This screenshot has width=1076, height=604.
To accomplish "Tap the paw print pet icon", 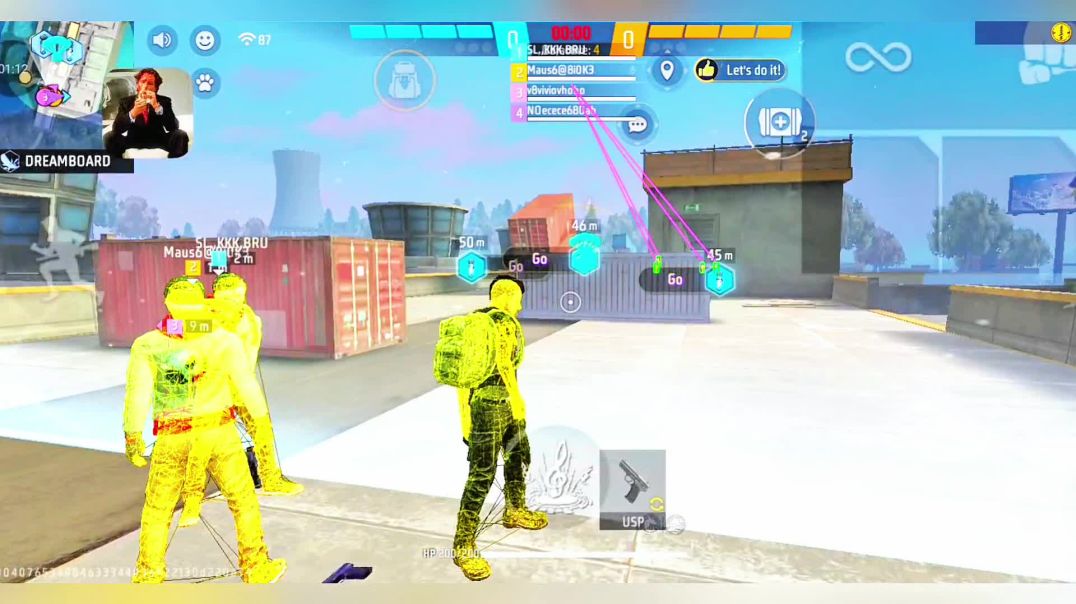I will (x=205, y=83).
